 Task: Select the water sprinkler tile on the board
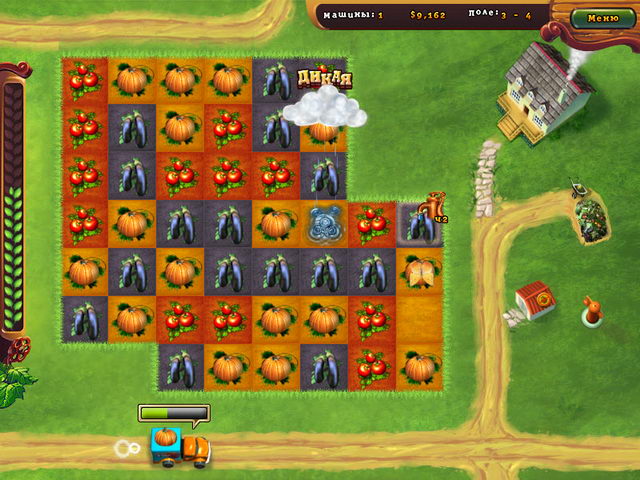(324, 224)
